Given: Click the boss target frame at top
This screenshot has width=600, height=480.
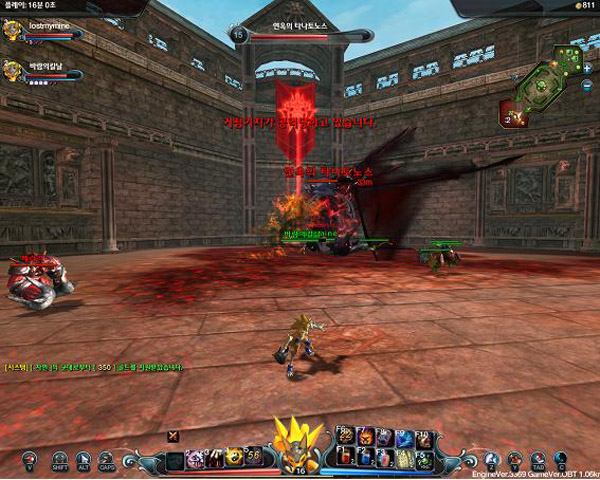Looking at the screenshot, I should coord(302,35).
